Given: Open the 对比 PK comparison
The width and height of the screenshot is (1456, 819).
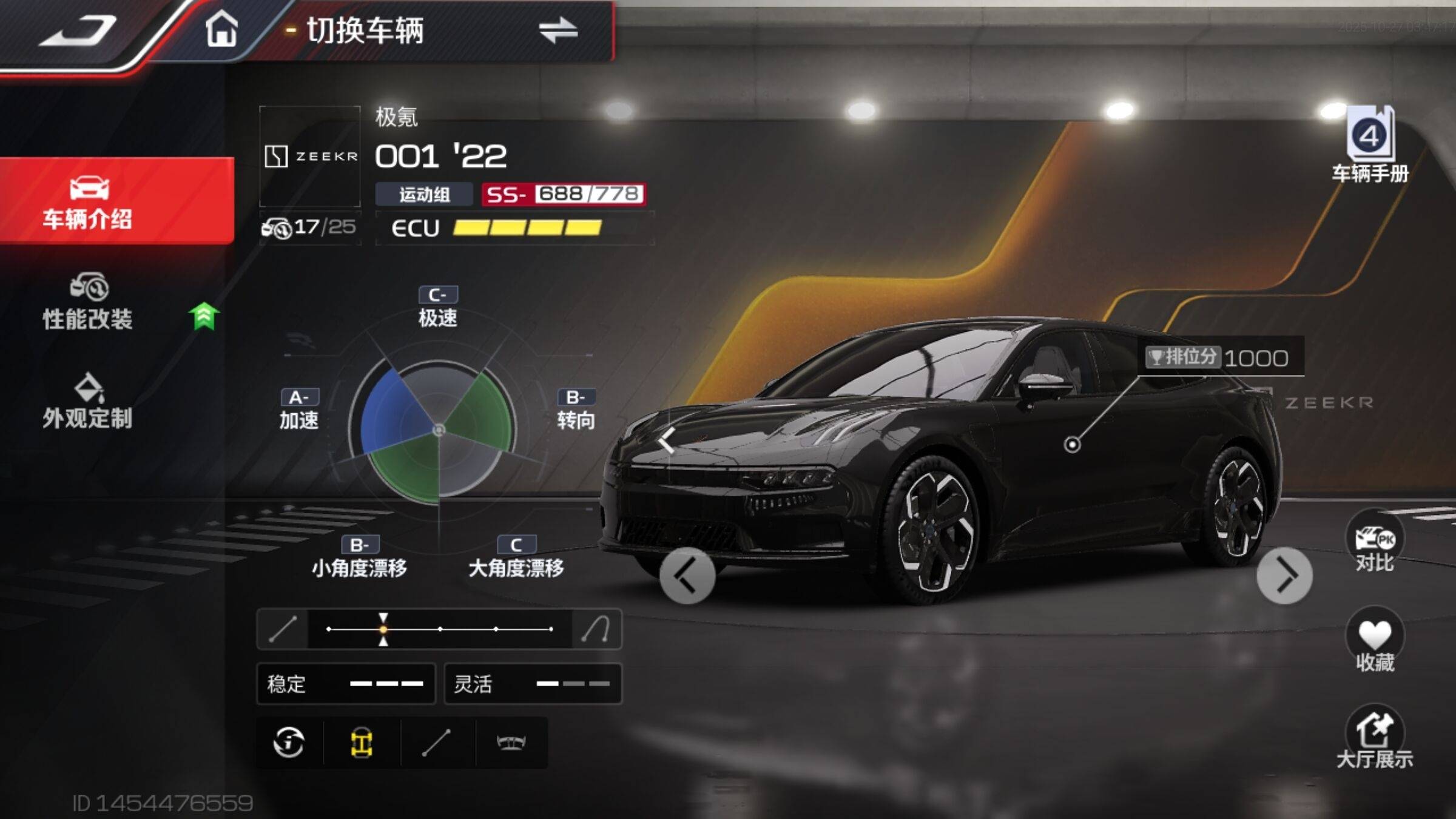Looking at the screenshot, I should 1375,543.
